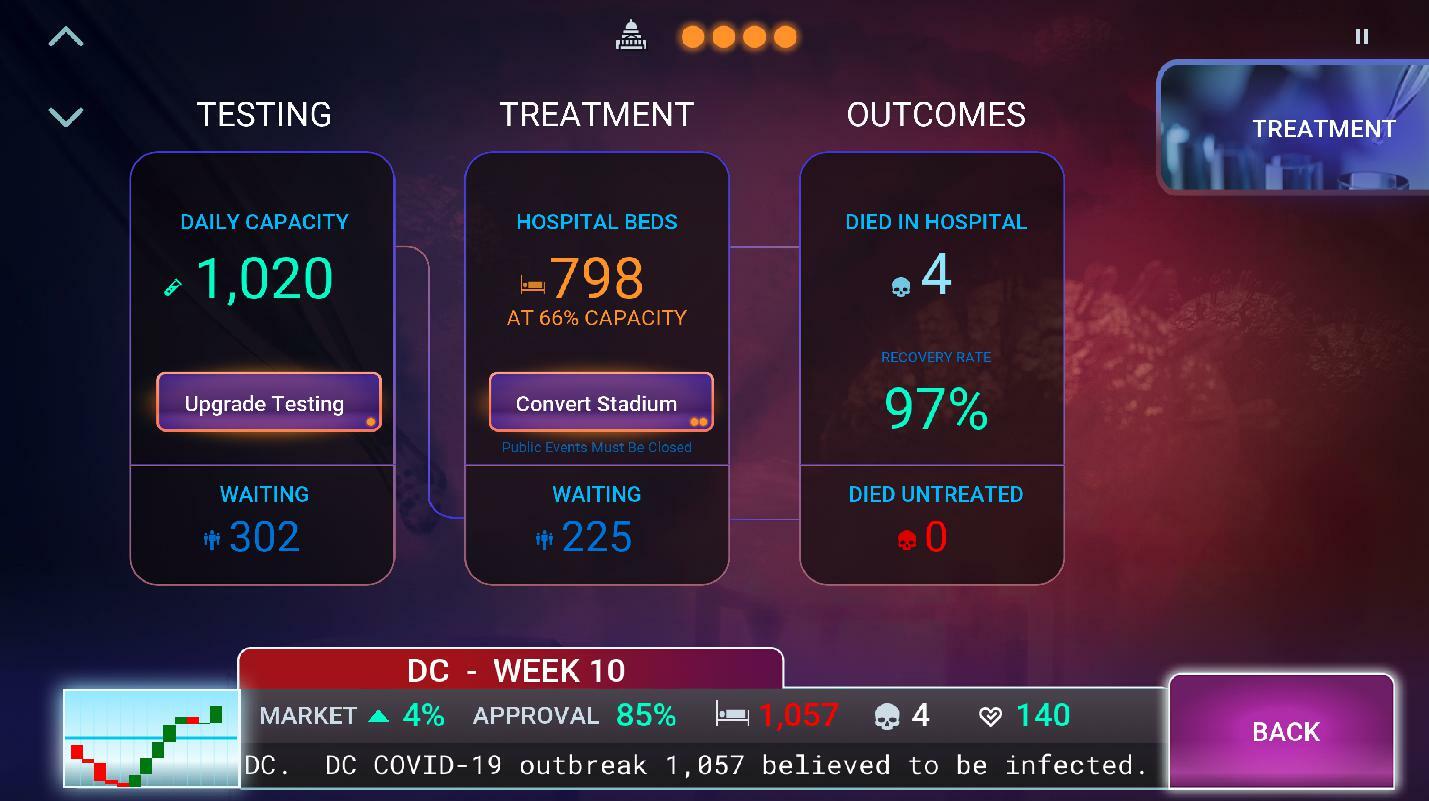Open the DC - WEEK 10 header banner
Screen dimensions: 1429x801
pyautogui.click(x=511, y=671)
